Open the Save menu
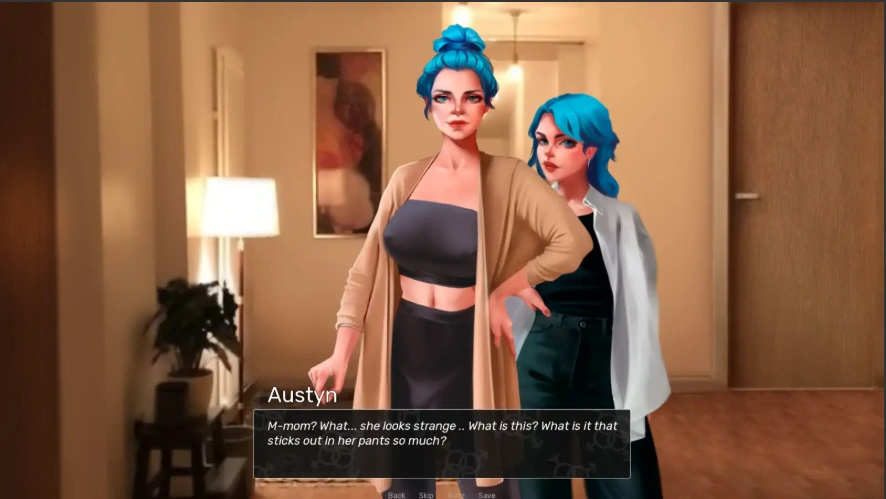Viewport: 886px width, 499px height. pyautogui.click(x=486, y=495)
